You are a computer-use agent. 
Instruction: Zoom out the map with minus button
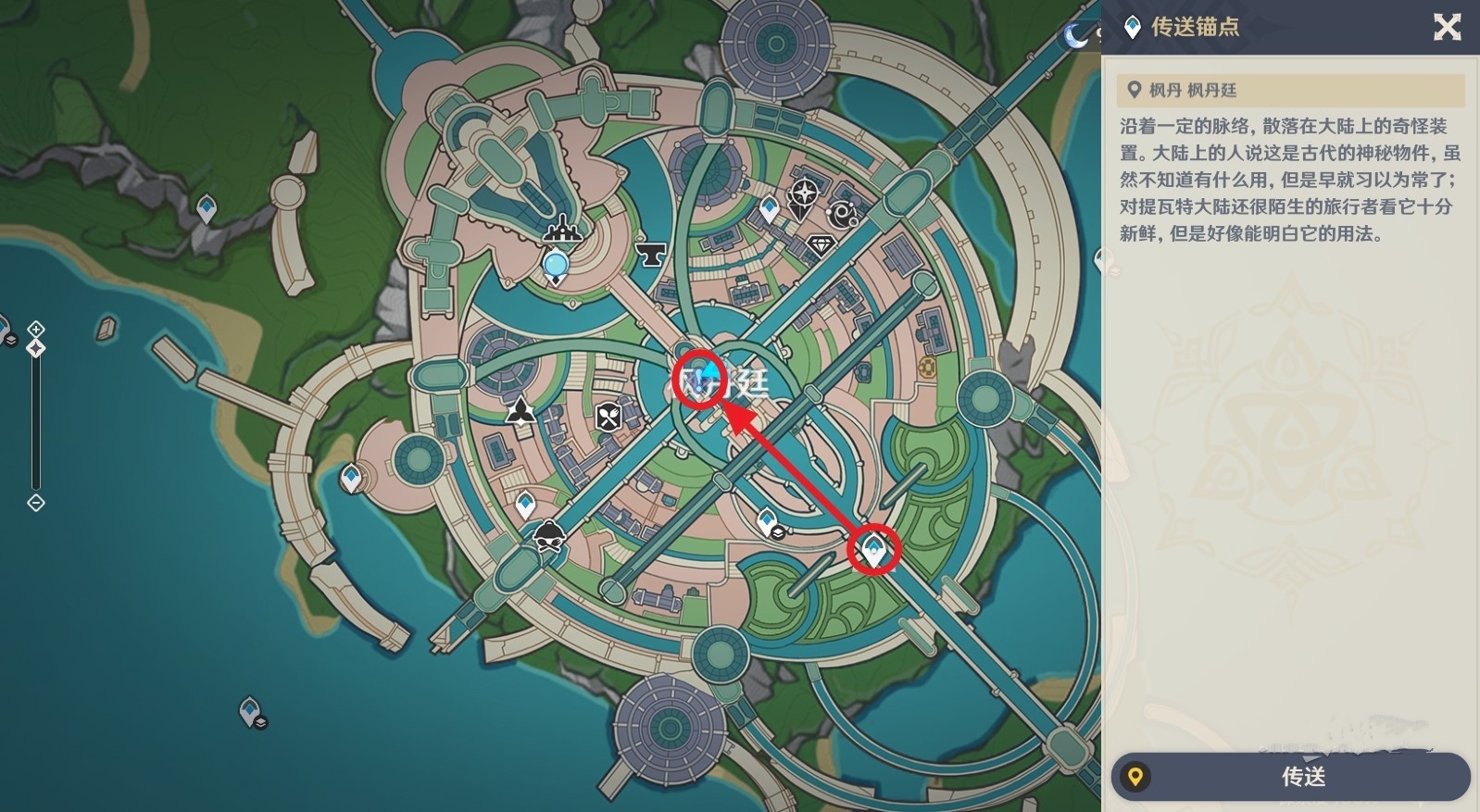pyautogui.click(x=35, y=503)
